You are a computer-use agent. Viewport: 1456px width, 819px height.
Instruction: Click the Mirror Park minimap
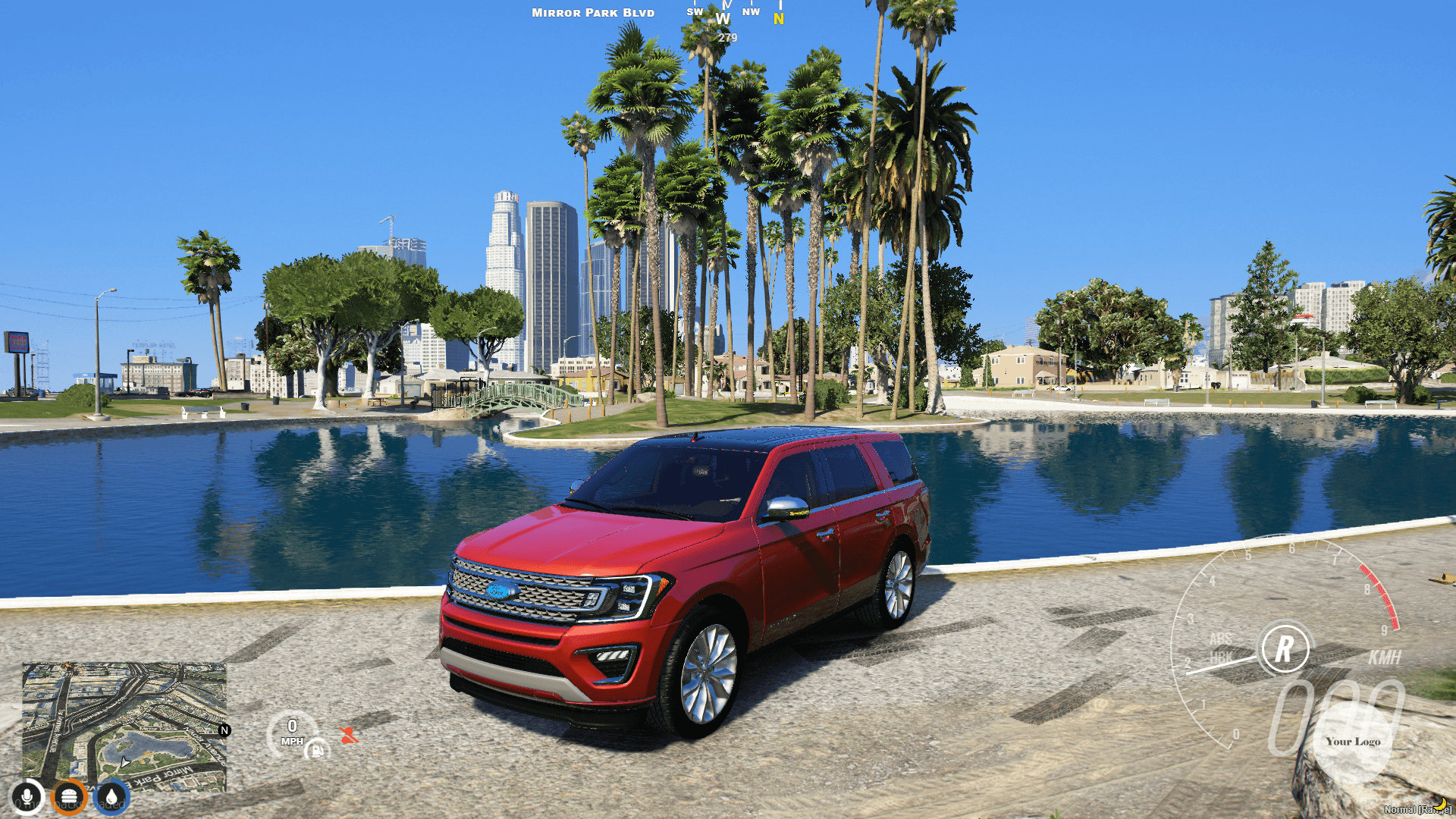point(124,726)
